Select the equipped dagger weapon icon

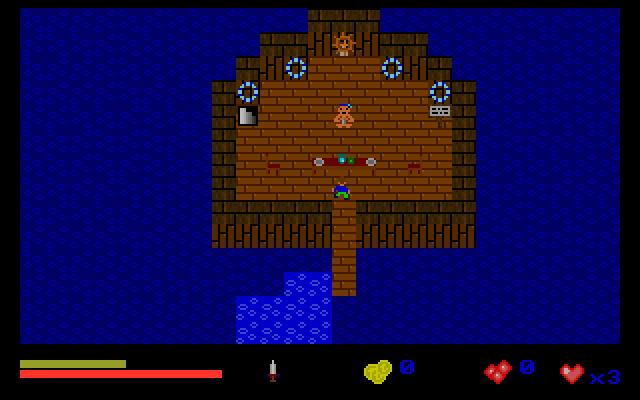click(272, 371)
